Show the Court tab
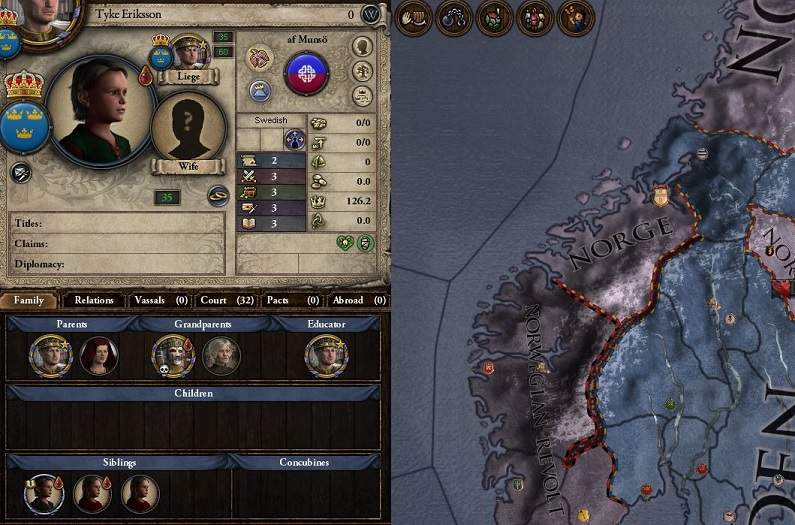The height and width of the screenshot is (525, 795). coord(225,300)
